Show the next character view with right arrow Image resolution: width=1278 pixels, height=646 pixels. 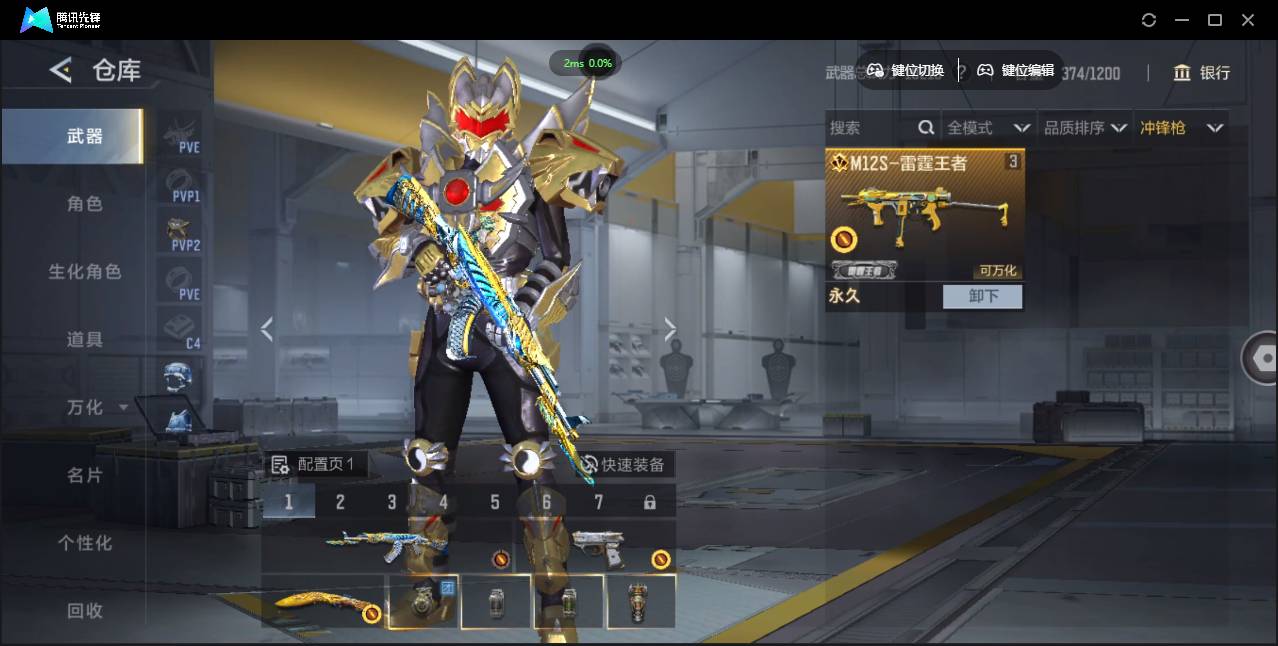coord(670,329)
